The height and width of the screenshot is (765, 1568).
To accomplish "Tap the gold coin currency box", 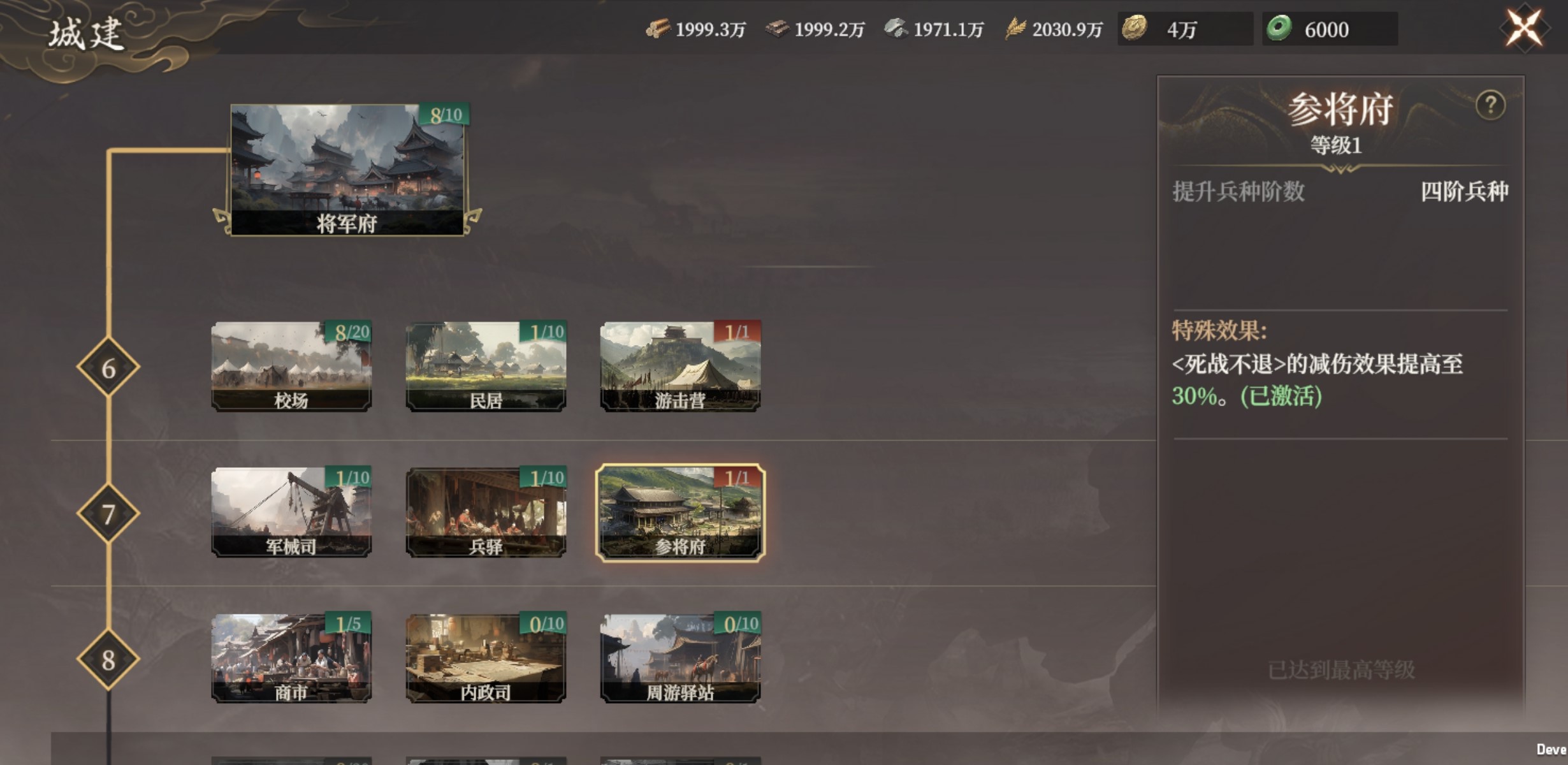I will pyautogui.click(x=1184, y=29).
